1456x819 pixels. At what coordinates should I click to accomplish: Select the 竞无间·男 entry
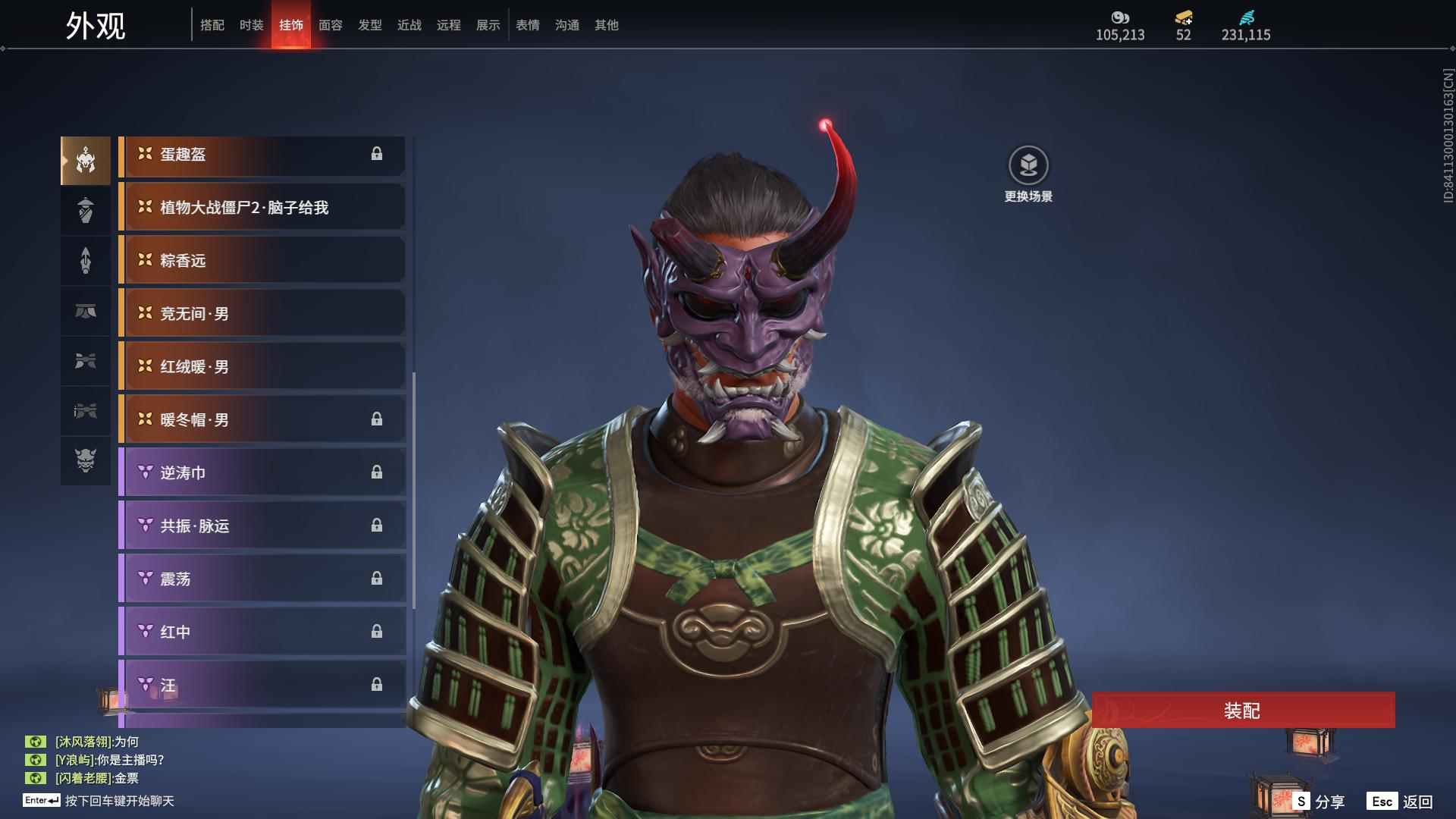point(262,314)
